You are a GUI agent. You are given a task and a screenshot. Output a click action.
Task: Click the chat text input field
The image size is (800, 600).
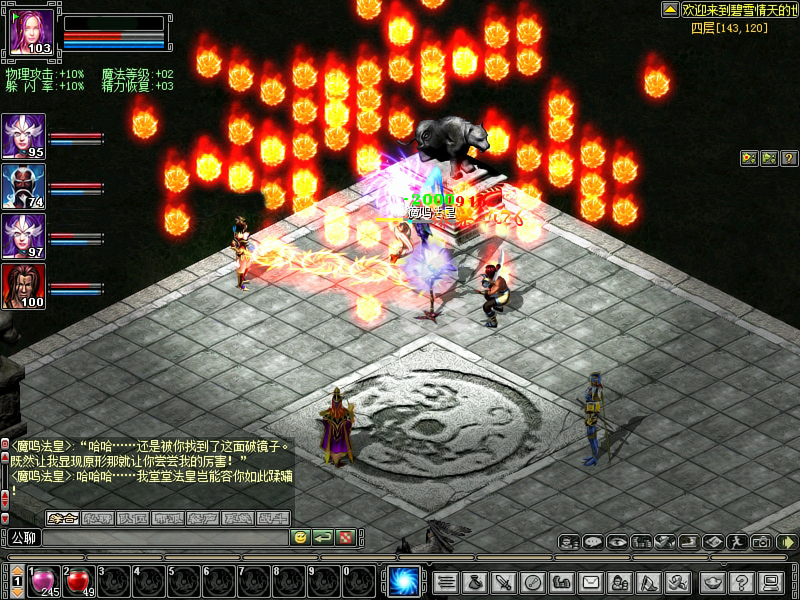pos(165,538)
